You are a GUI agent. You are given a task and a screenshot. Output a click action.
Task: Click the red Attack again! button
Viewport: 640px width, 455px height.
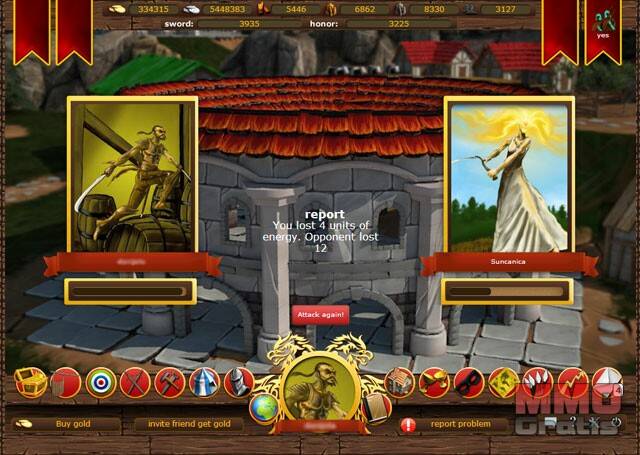point(320,313)
